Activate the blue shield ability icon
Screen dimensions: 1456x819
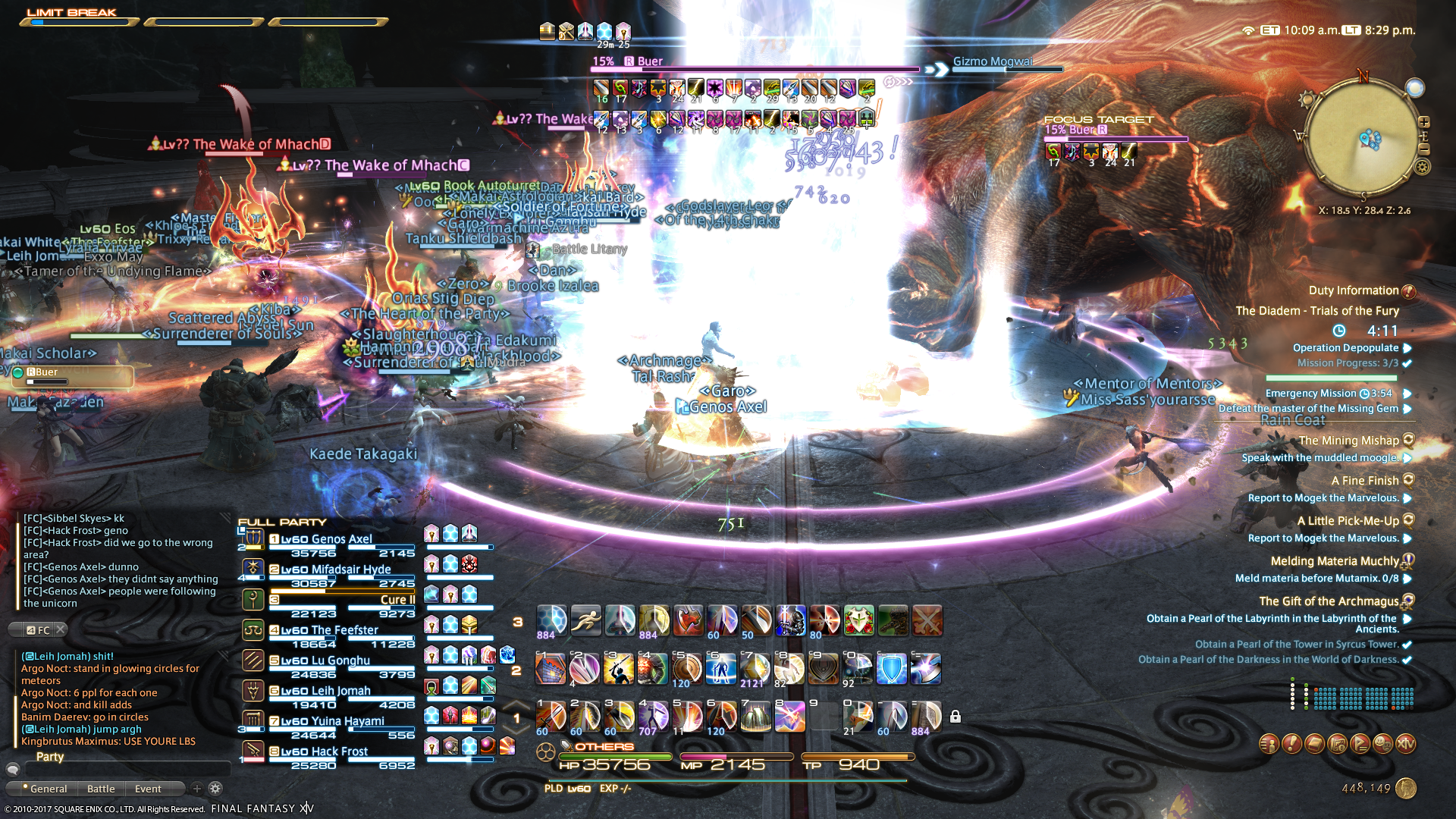(x=891, y=669)
